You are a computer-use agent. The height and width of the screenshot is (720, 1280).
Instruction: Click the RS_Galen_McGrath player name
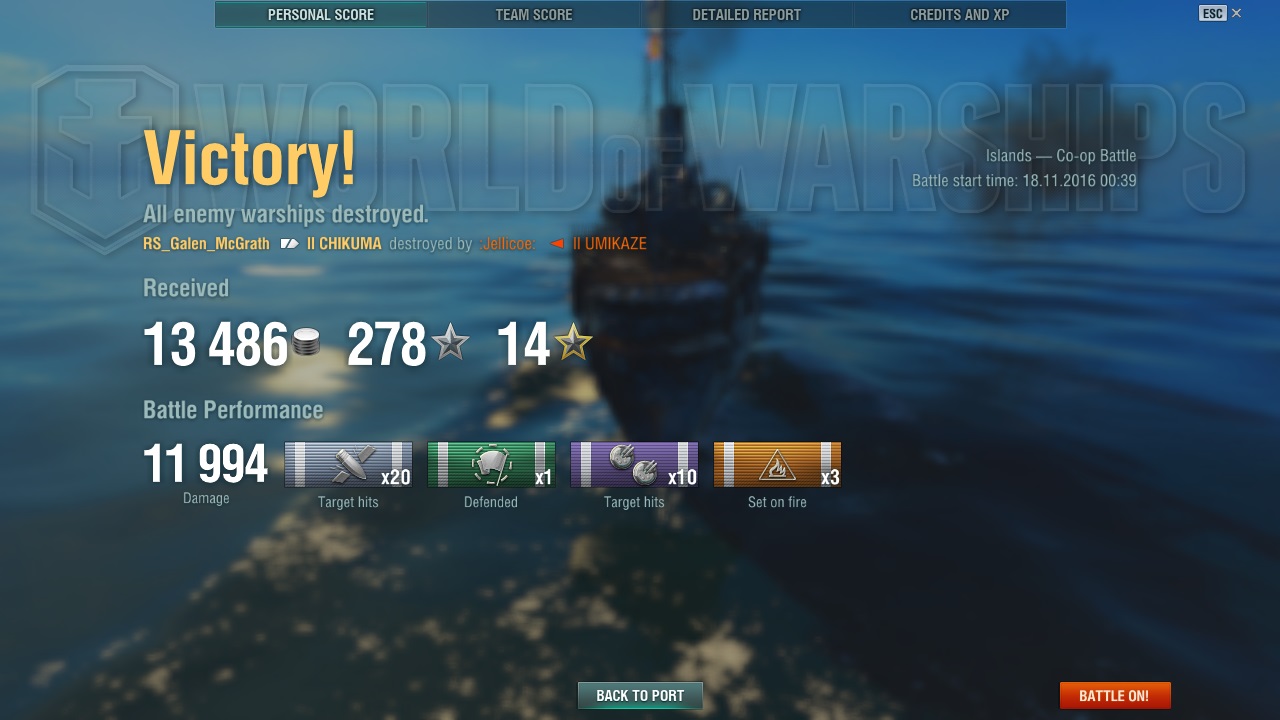(206, 244)
